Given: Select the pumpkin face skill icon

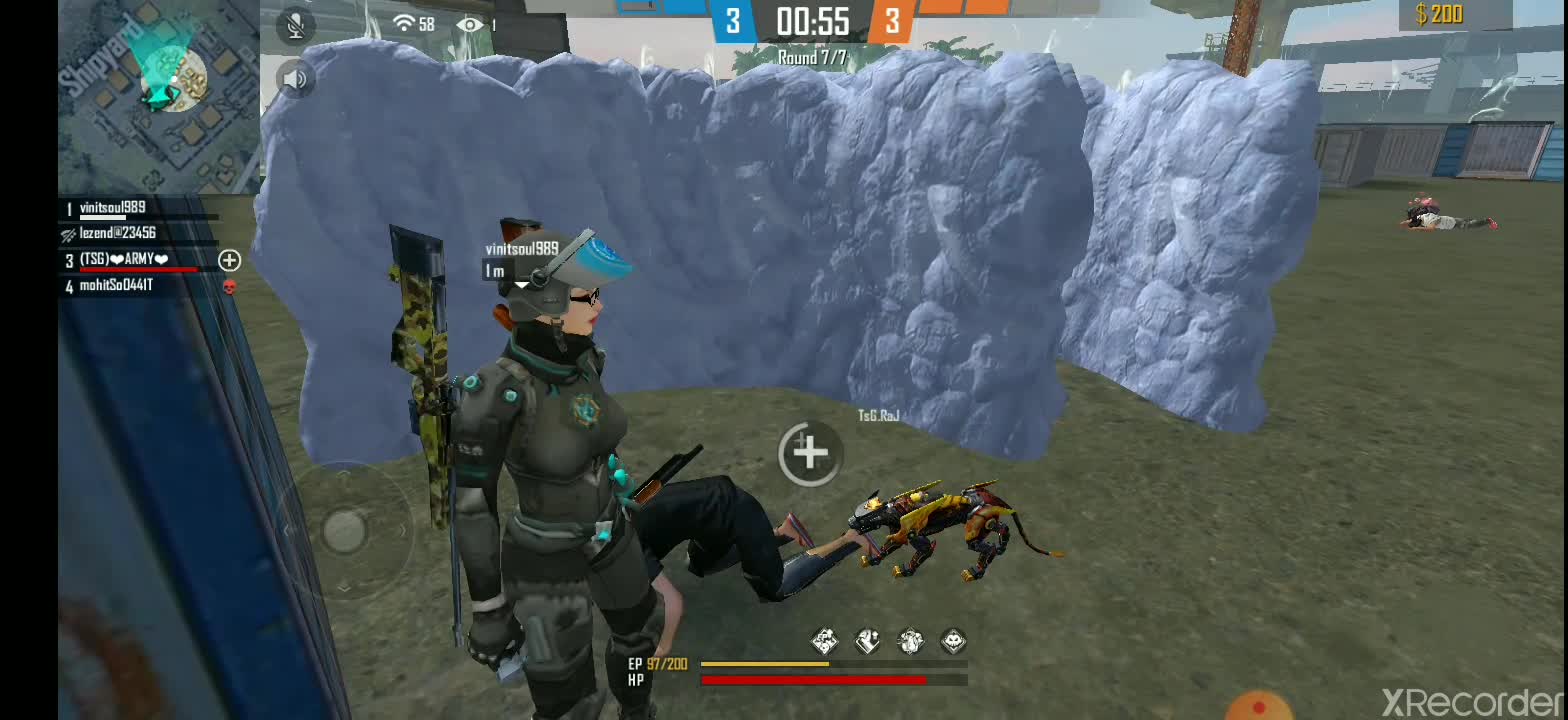Looking at the screenshot, I should coord(953,641).
